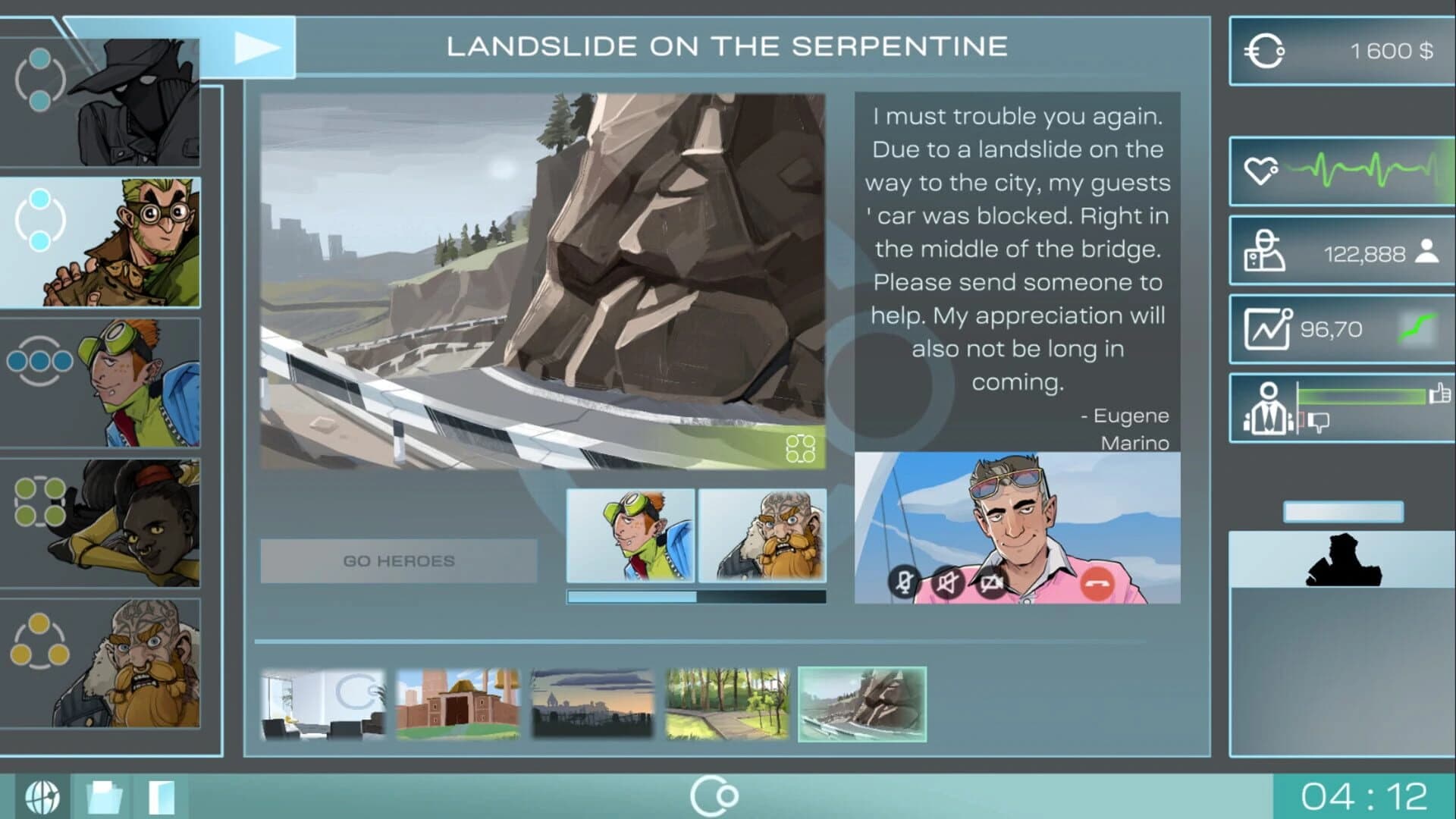The image size is (1456, 819).
Task: Switch to the forest scene thumbnail
Action: click(726, 702)
